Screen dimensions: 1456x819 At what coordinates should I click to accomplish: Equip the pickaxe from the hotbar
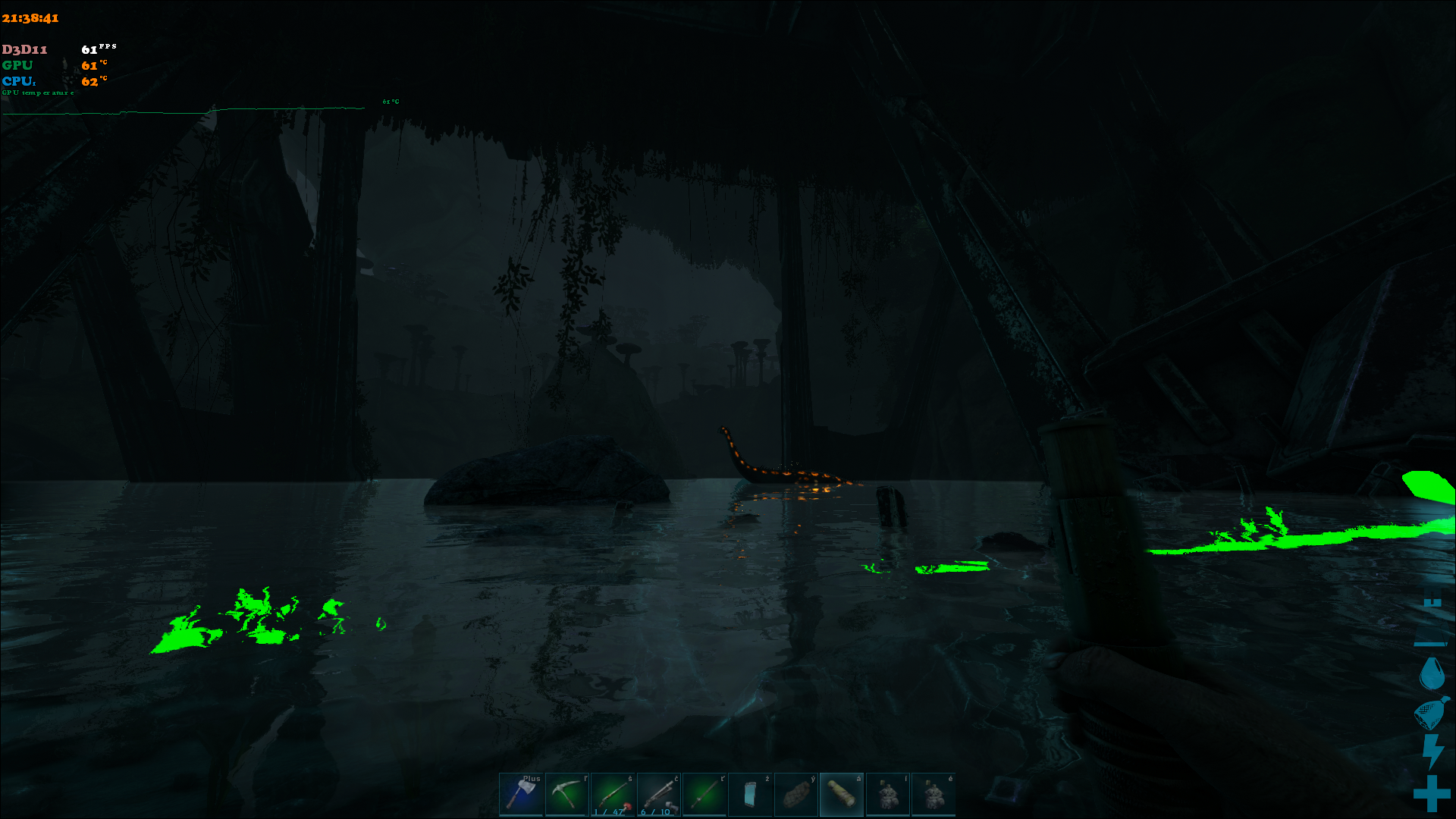566,794
